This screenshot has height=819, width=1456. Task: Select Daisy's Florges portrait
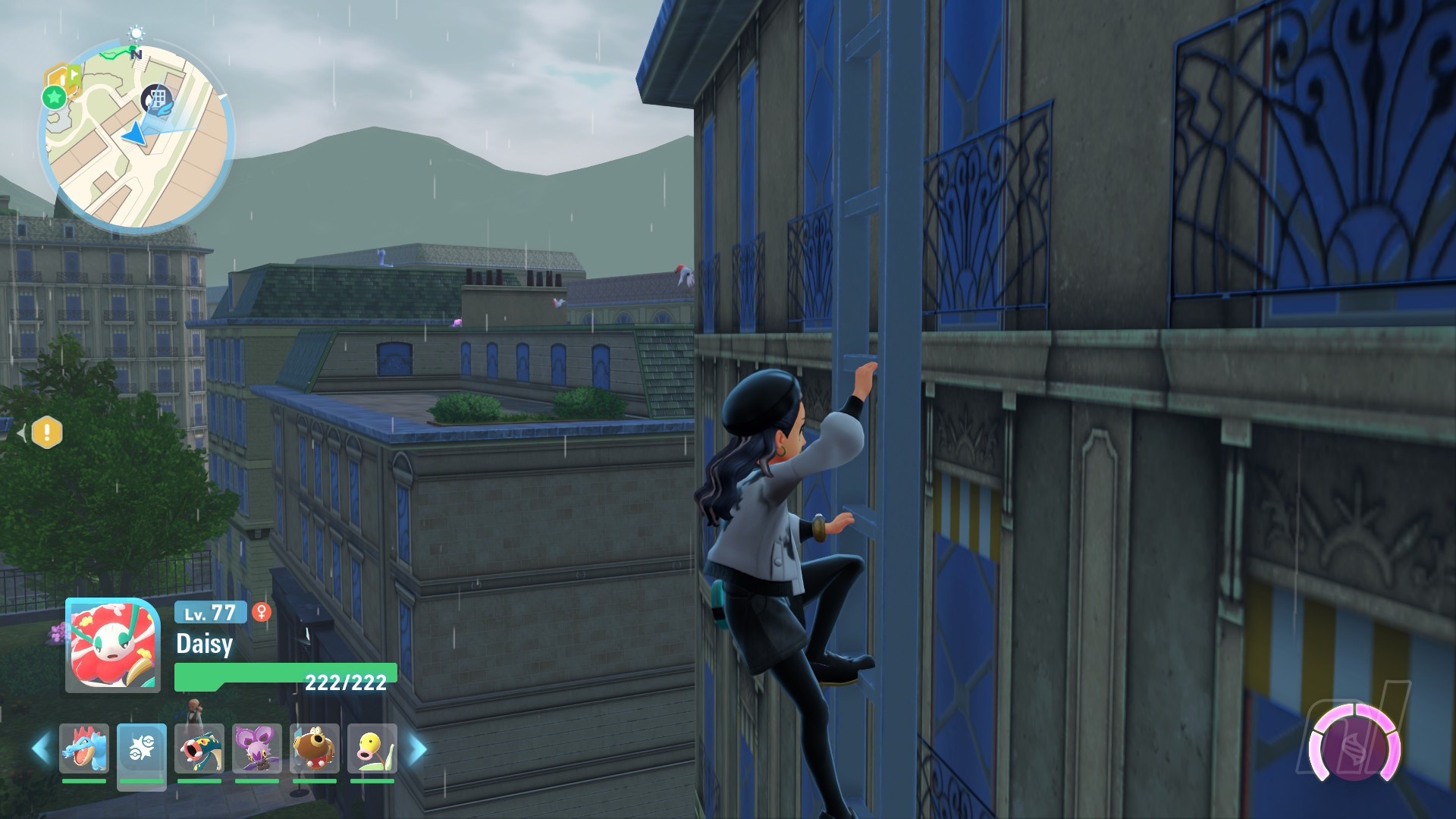click(113, 645)
